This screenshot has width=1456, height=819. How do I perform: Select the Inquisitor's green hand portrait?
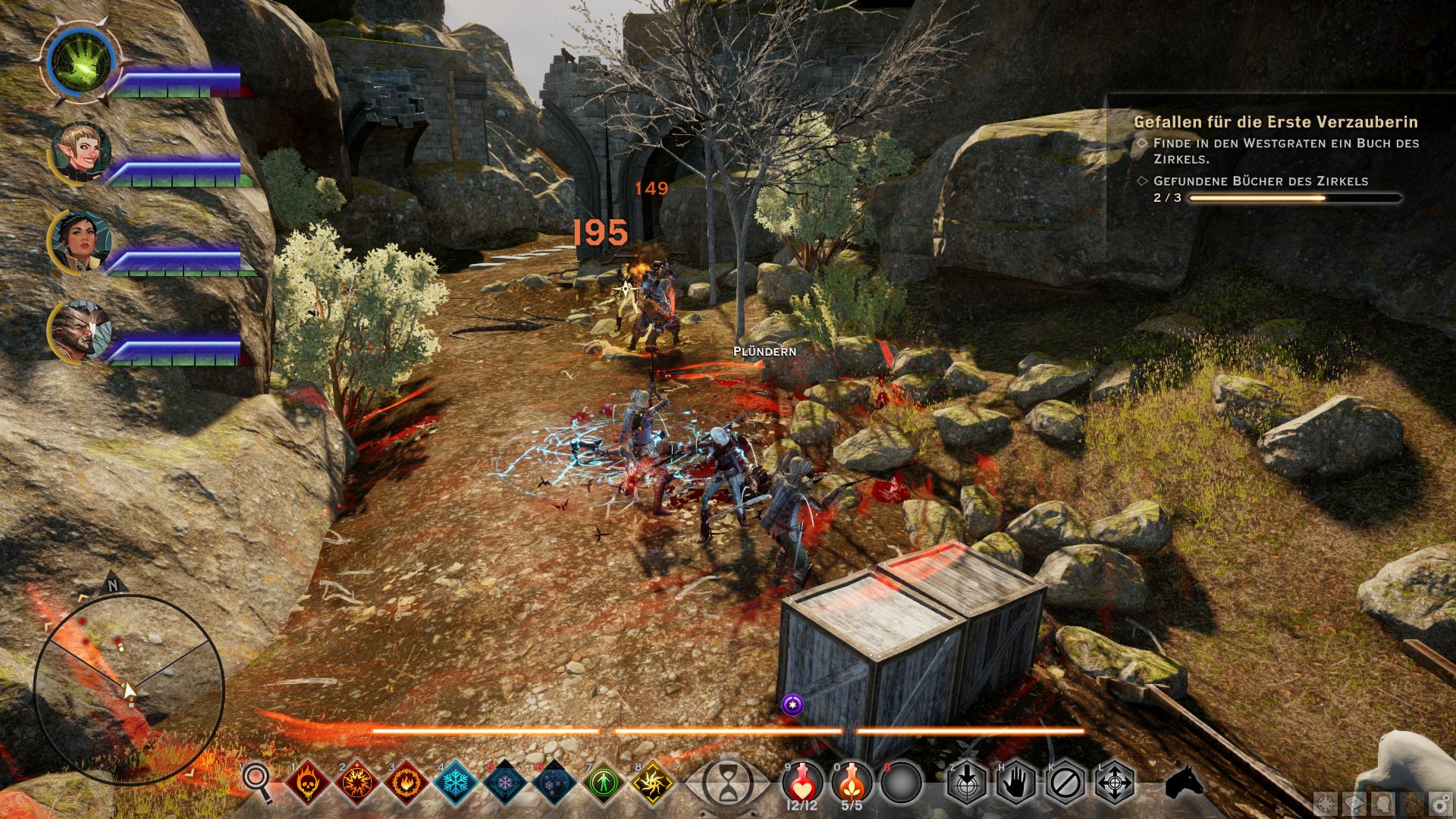tap(80, 62)
